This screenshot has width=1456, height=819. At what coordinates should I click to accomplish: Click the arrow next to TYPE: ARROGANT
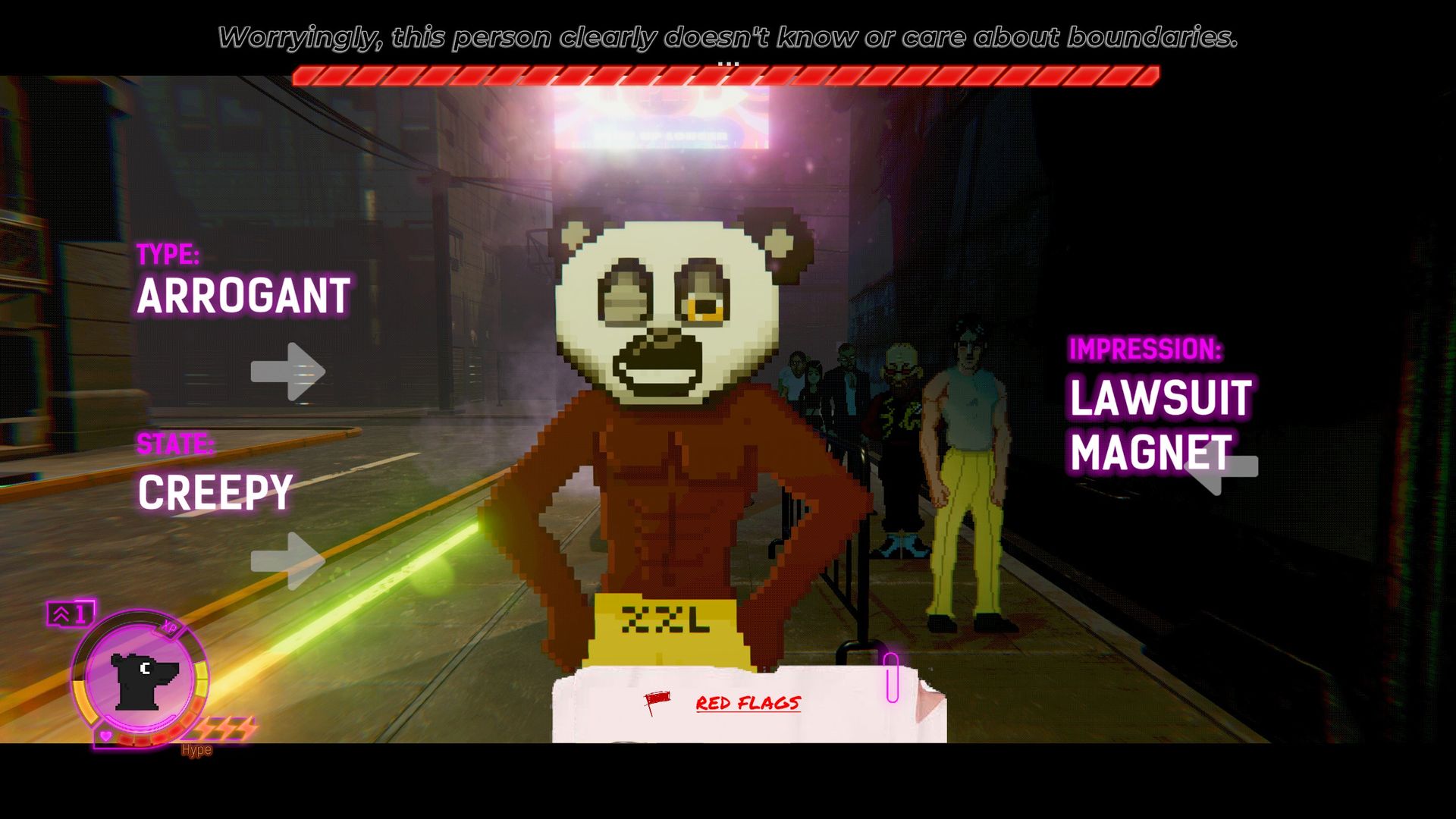(x=287, y=371)
